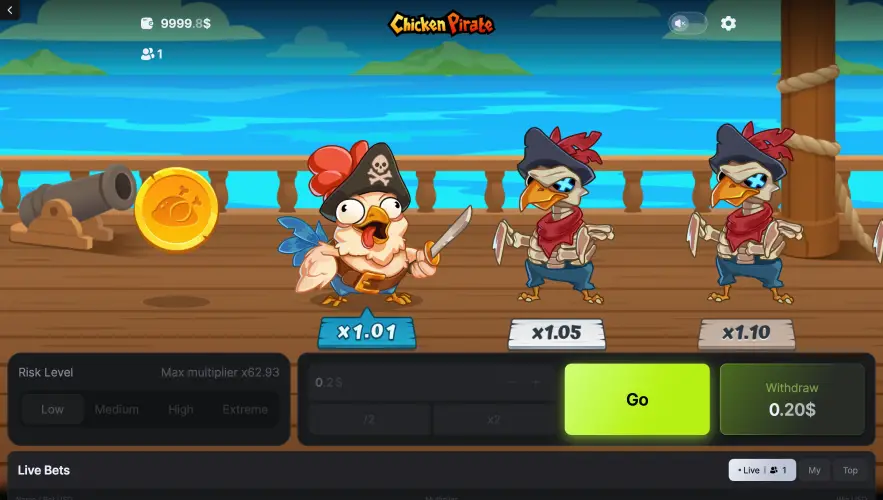Set risk level to High
Screen dimensions: 883x500
point(181,409)
